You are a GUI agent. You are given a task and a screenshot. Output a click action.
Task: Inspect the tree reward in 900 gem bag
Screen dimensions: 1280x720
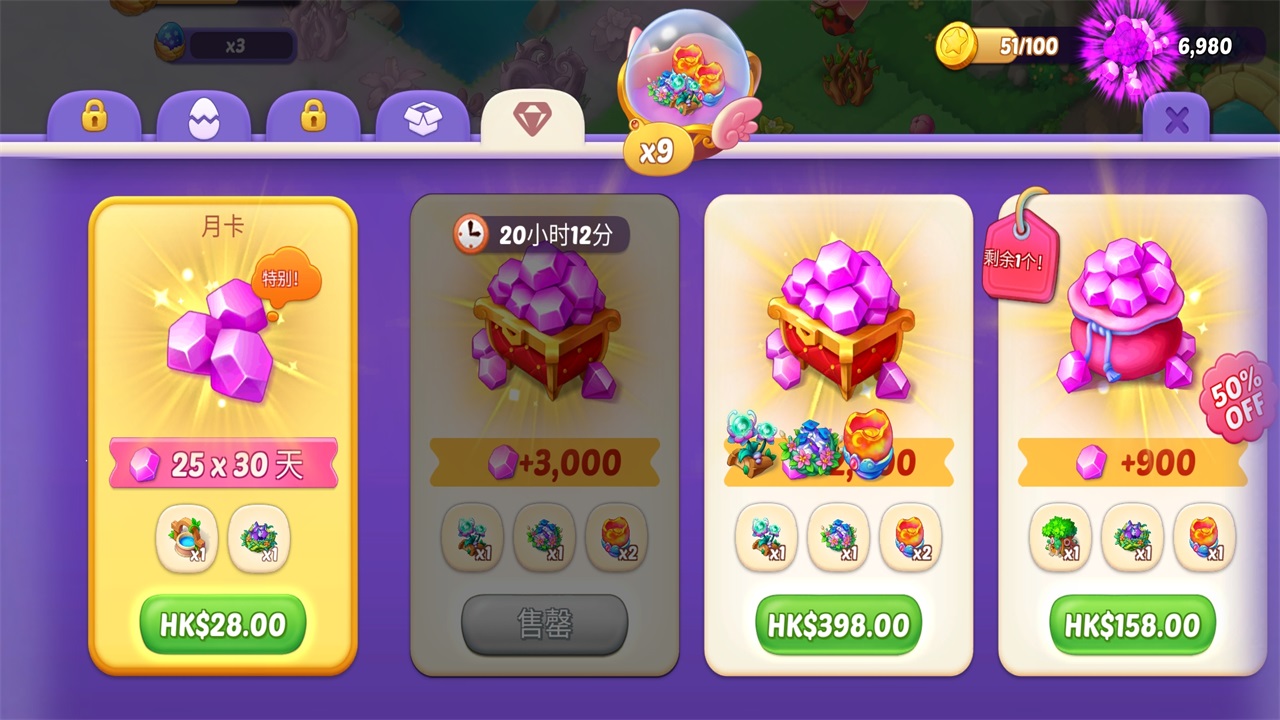tap(1060, 537)
